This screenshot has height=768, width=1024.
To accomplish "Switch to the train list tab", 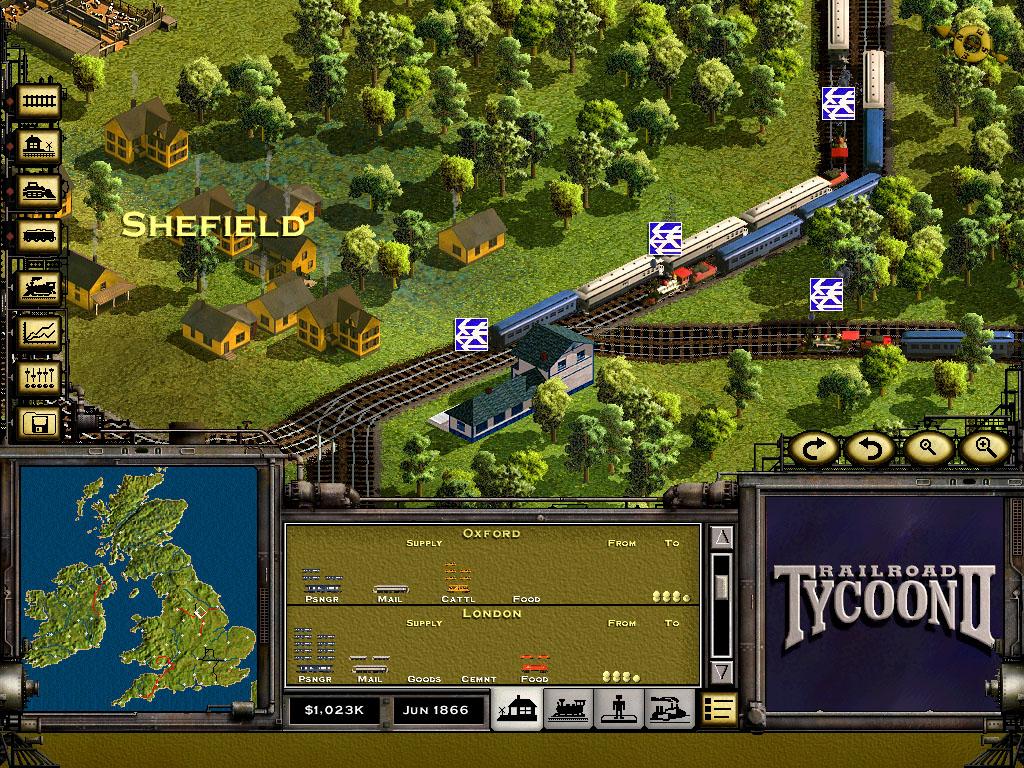I will click(x=570, y=709).
